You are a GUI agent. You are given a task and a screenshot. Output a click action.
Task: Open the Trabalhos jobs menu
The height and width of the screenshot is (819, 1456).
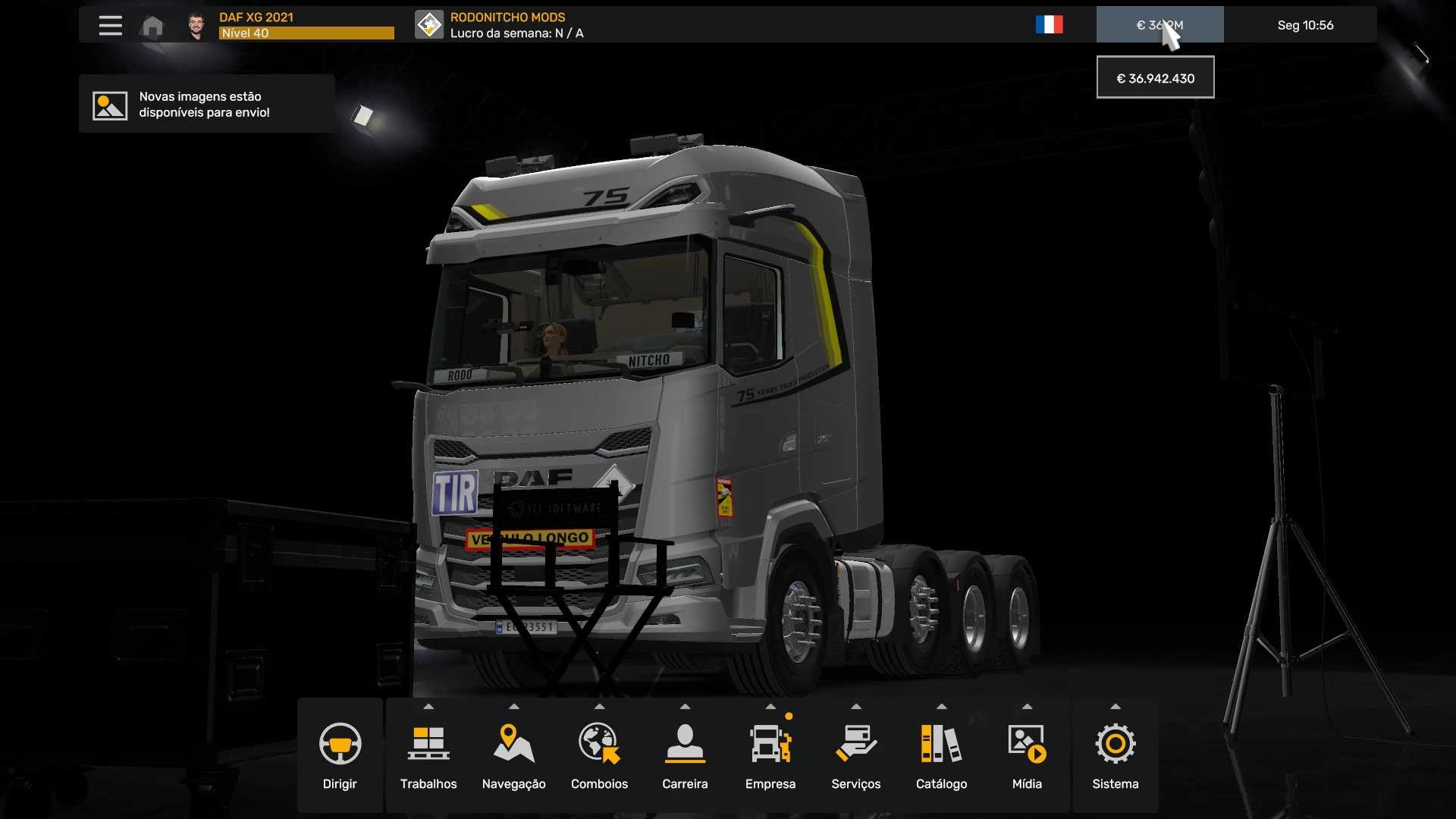[x=428, y=755]
